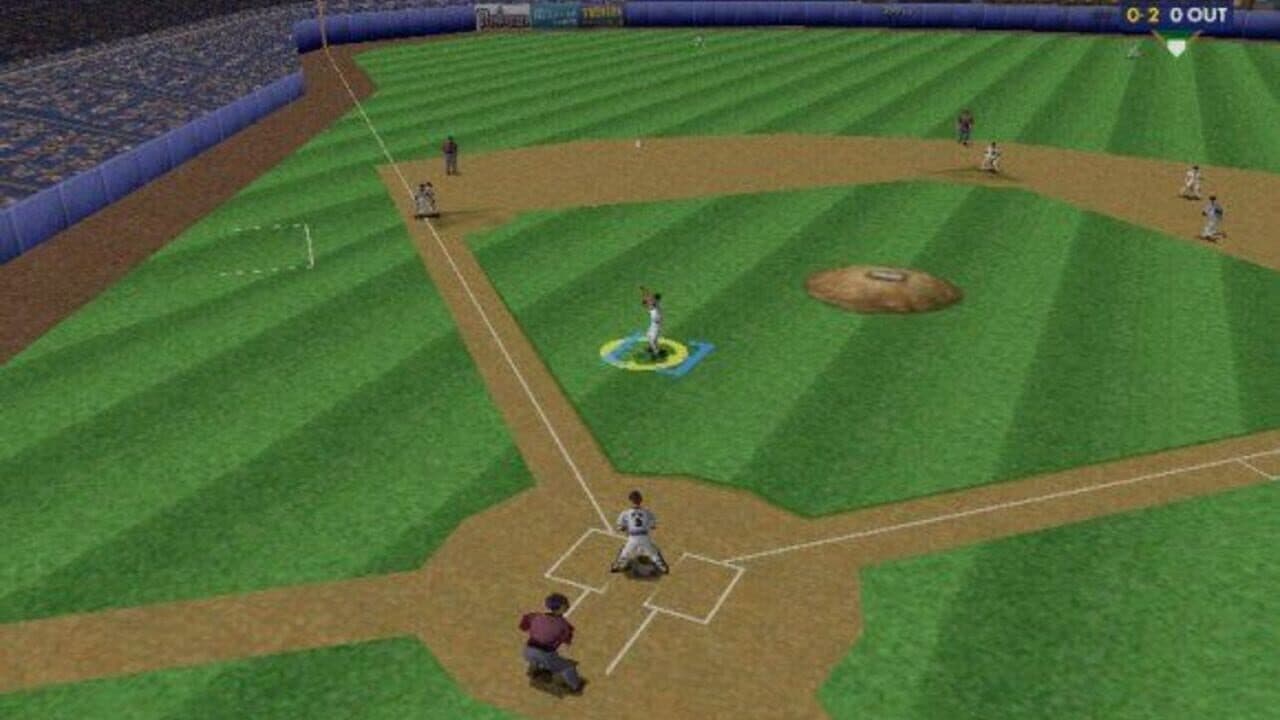The width and height of the screenshot is (1280, 720).
Task: Toggle the ball-strike count display showing 0-2
Action: 1143,14
